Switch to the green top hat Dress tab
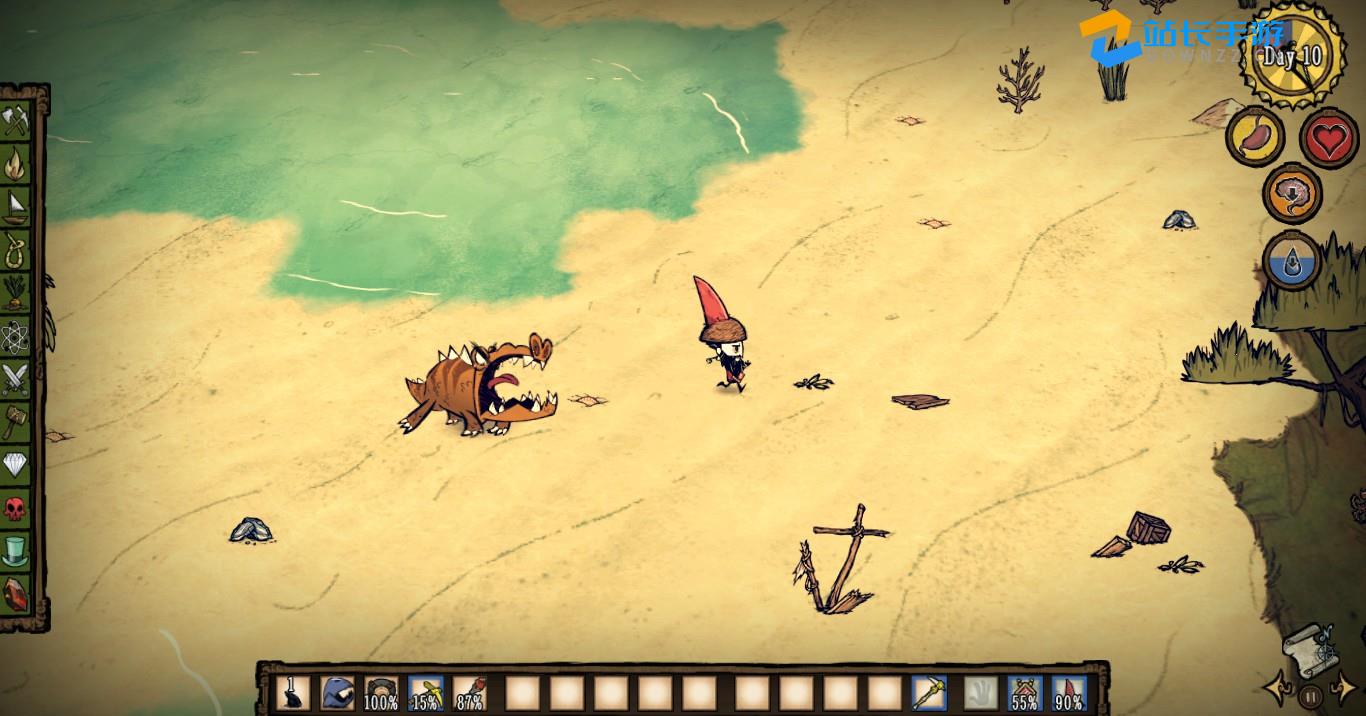This screenshot has width=1366, height=716. point(16,550)
